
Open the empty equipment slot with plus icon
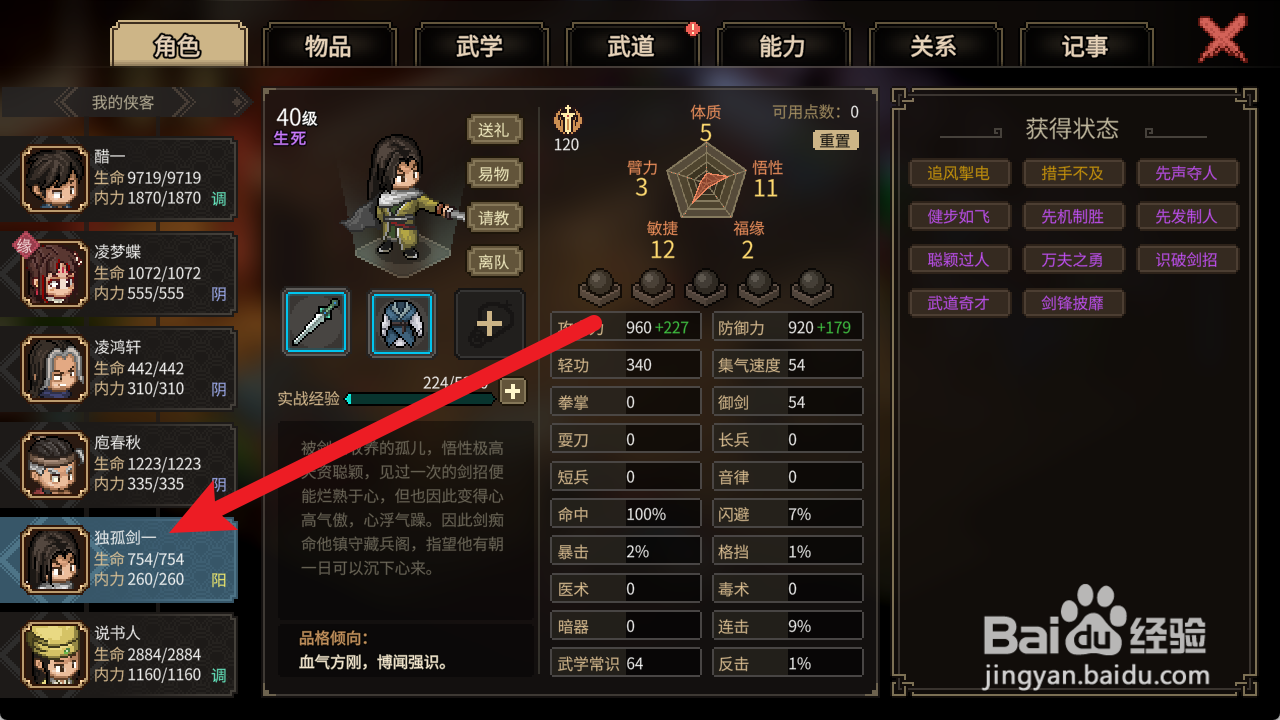(489, 322)
